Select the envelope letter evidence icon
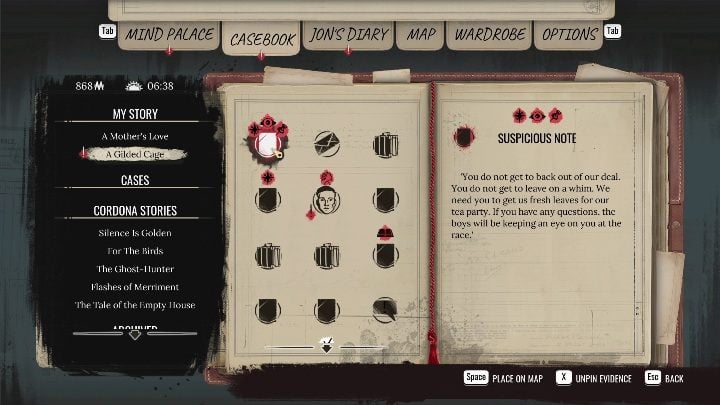The image size is (720, 405). [x=327, y=144]
